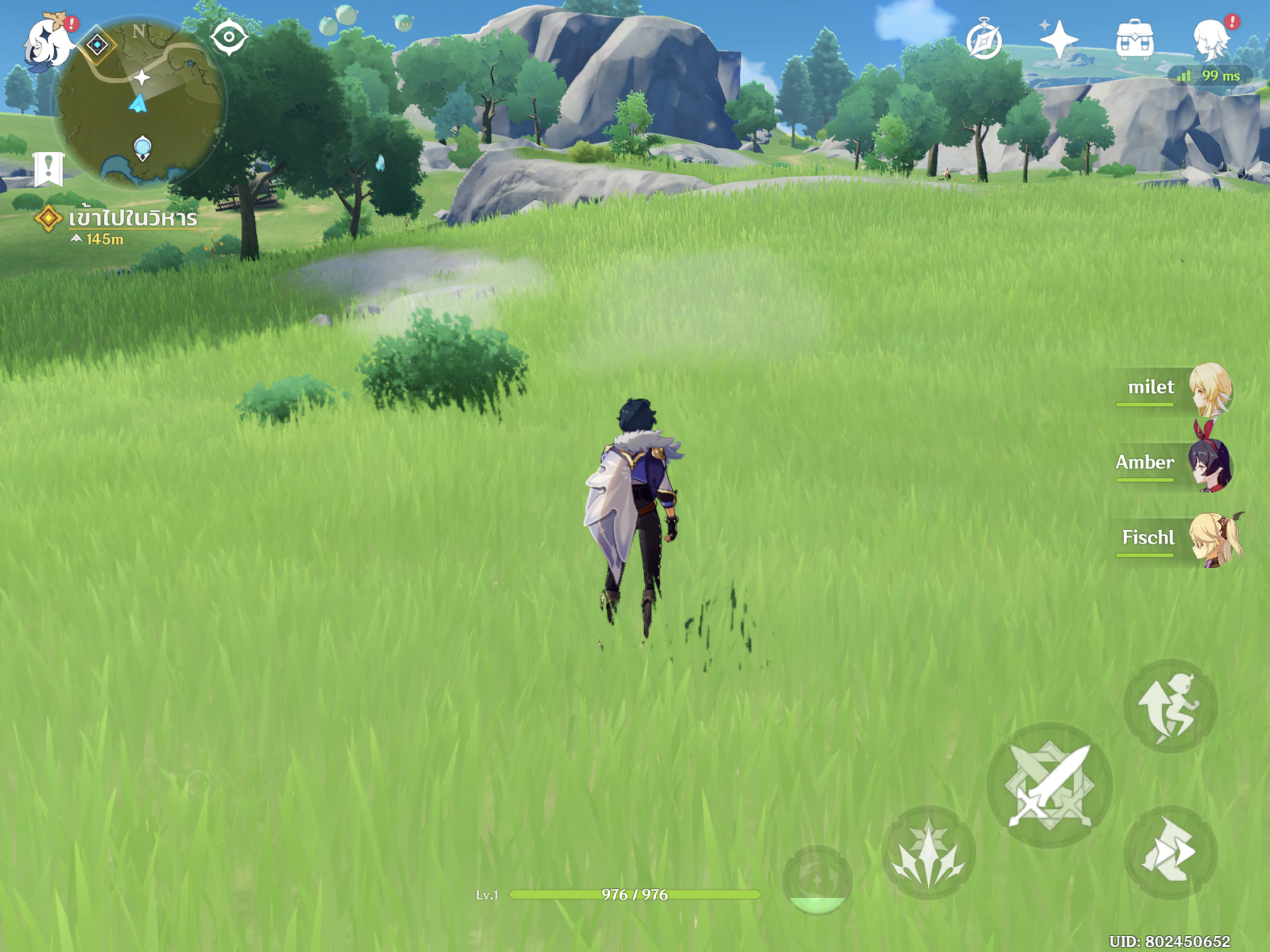Select the quest marker on minimap border
The image size is (1270, 952).
pyautogui.click(x=98, y=45)
